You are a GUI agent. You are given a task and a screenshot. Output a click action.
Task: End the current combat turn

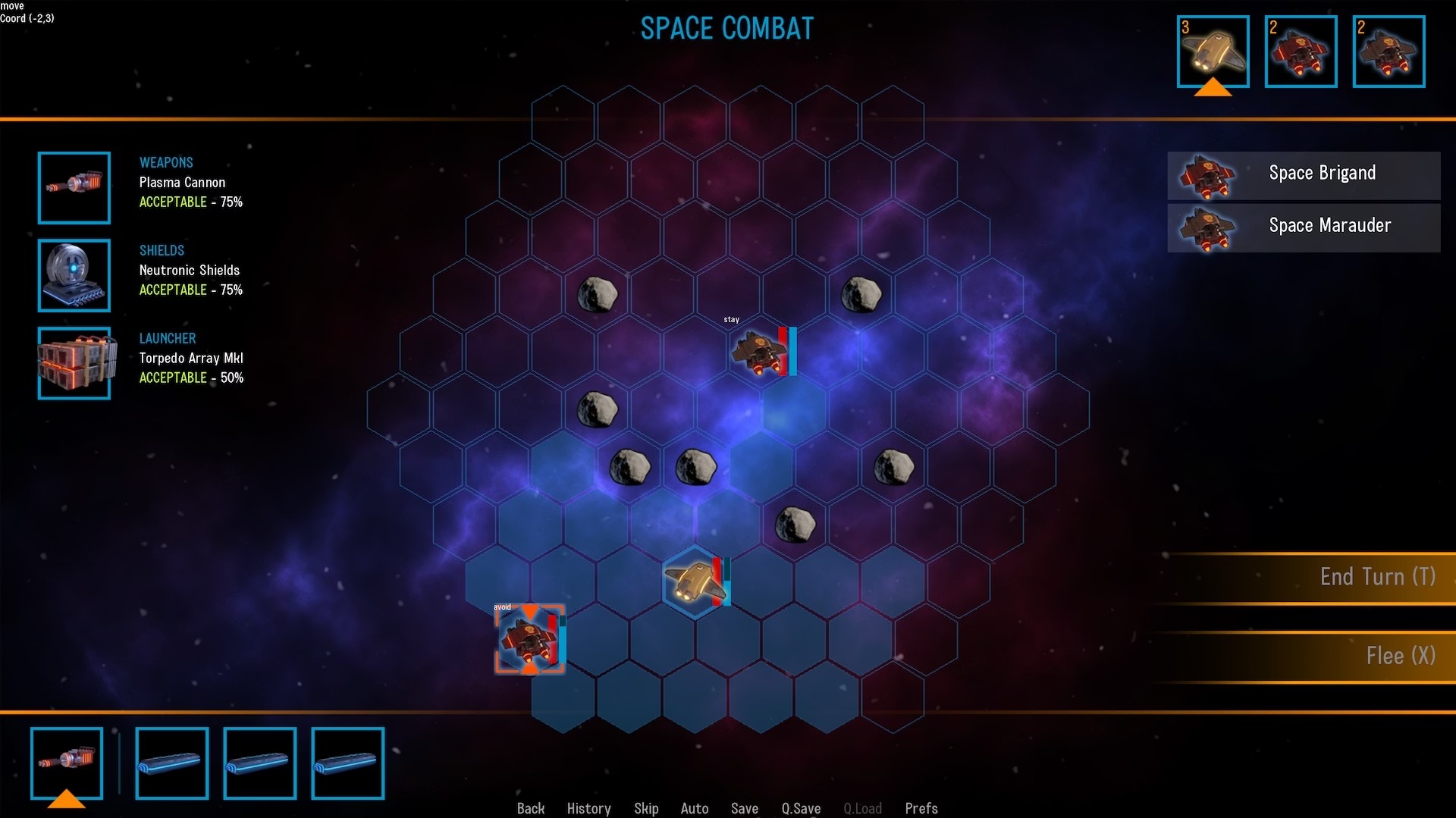[1376, 577]
